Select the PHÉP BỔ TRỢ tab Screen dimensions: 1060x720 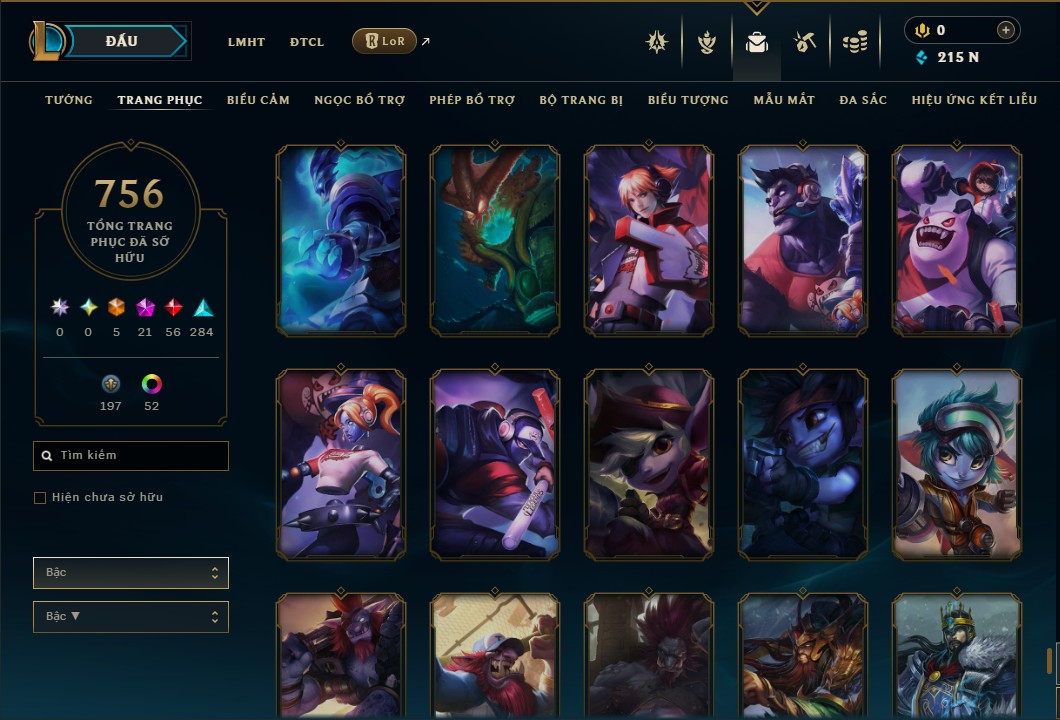(472, 100)
